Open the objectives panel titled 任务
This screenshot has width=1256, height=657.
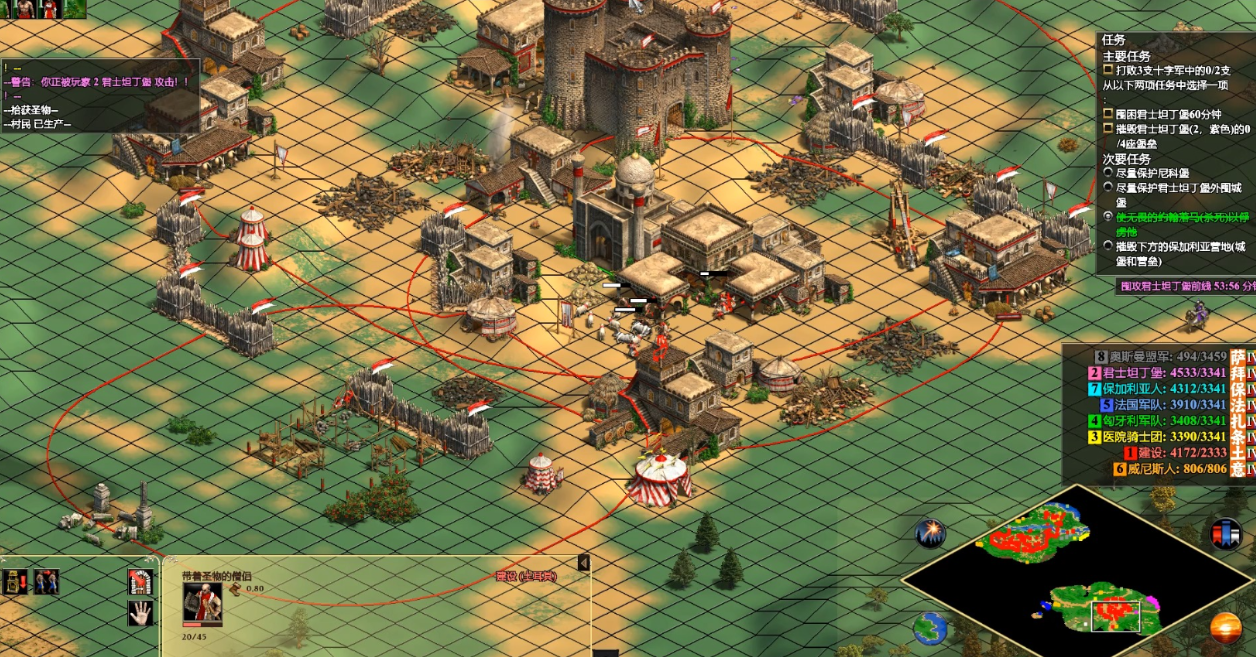1113,40
